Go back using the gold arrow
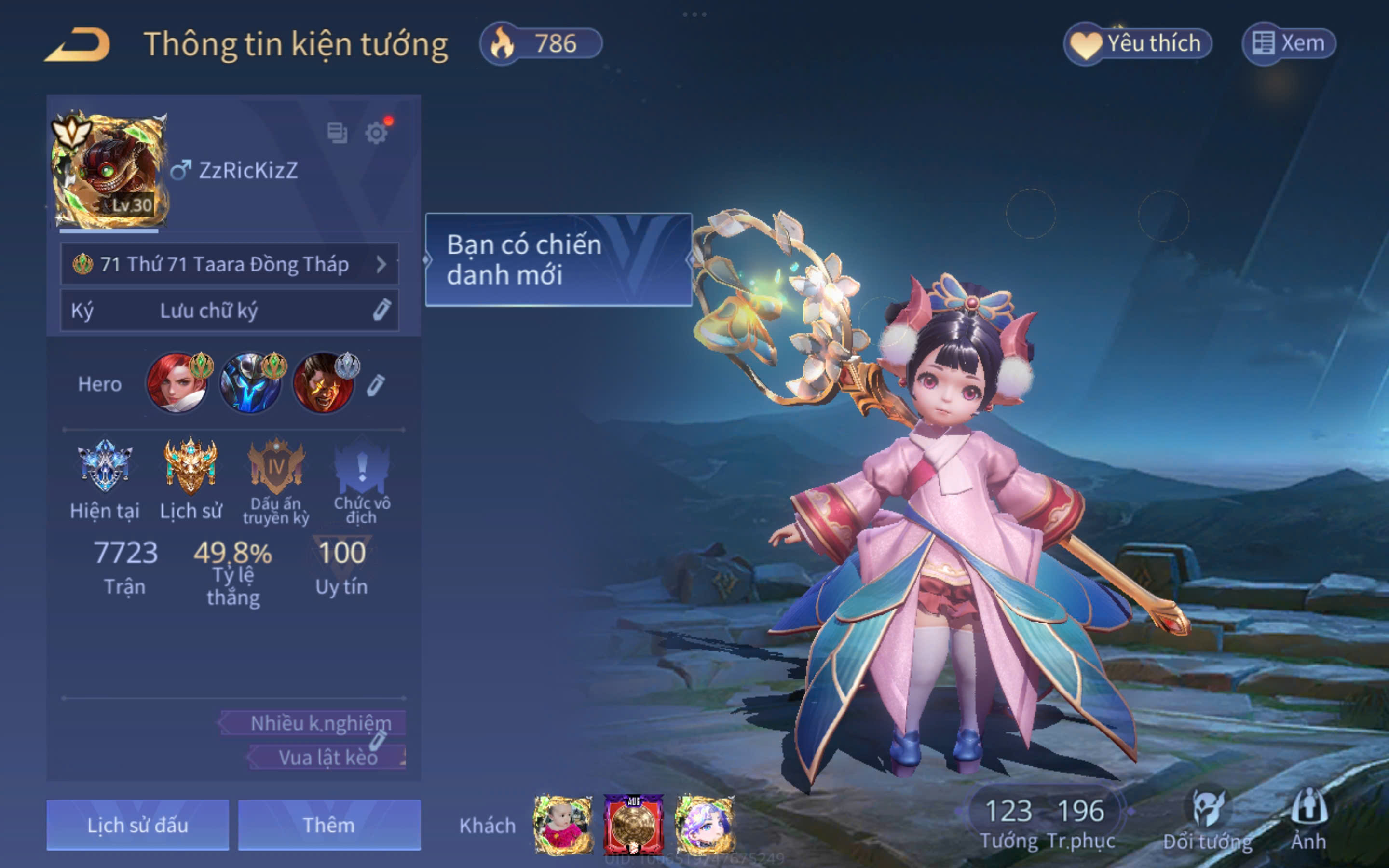This screenshot has height=868, width=1389. (x=78, y=44)
